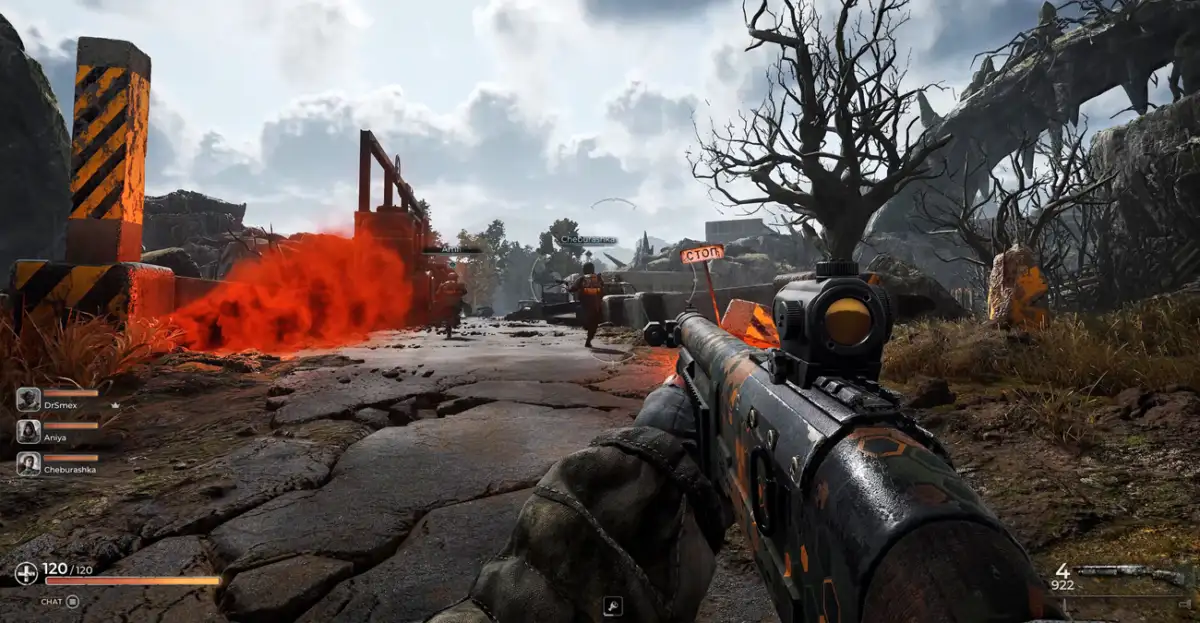Viewport: 1200px width, 623px height.
Task: Select Cheburashka's squad portrait
Action: (x=28, y=463)
